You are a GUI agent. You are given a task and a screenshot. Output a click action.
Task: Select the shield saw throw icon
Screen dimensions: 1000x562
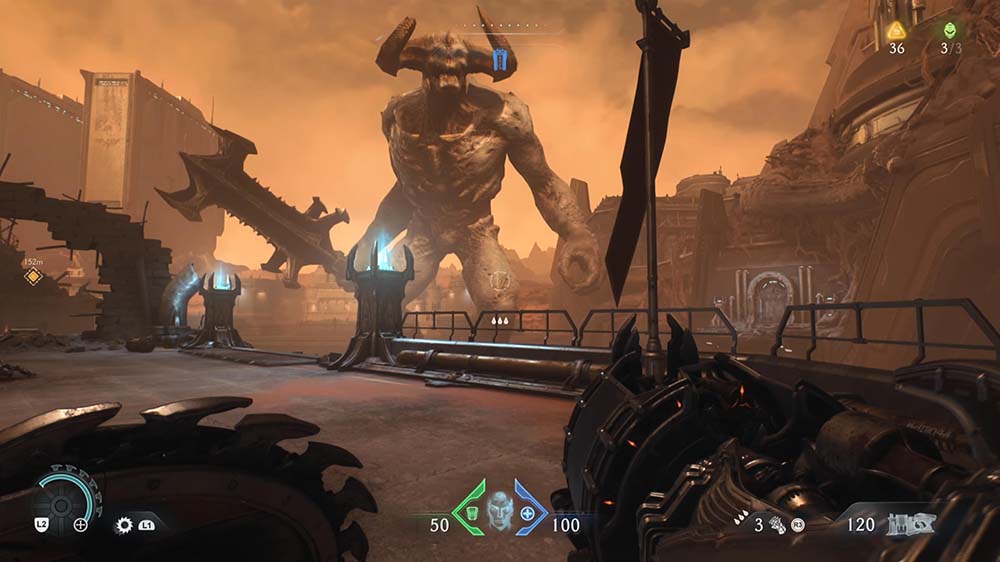125,524
